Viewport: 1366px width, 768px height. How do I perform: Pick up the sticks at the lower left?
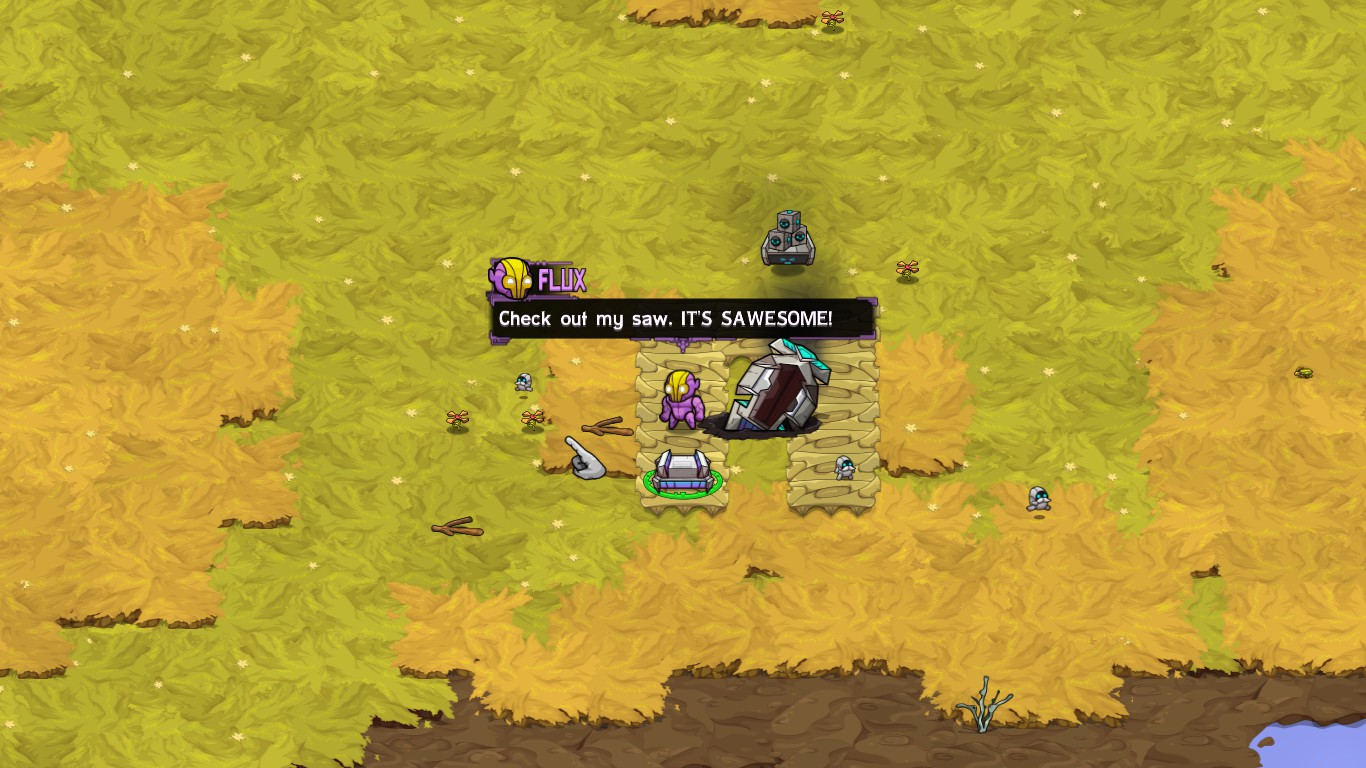pyautogui.click(x=455, y=525)
